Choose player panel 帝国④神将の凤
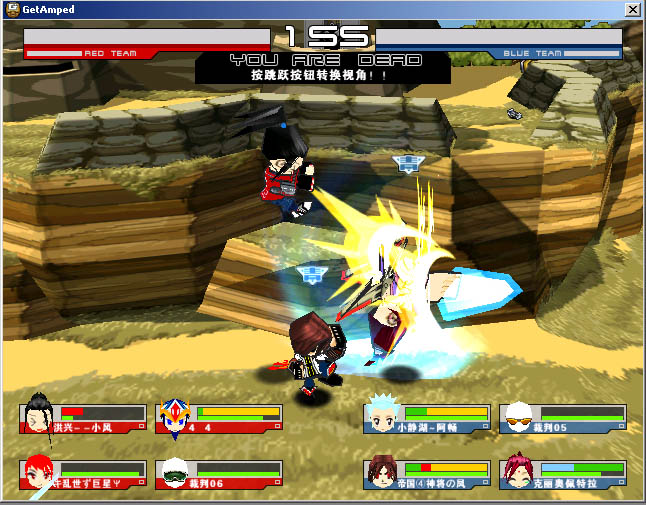The width and height of the screenshot is (646, 505). (428, 475)
